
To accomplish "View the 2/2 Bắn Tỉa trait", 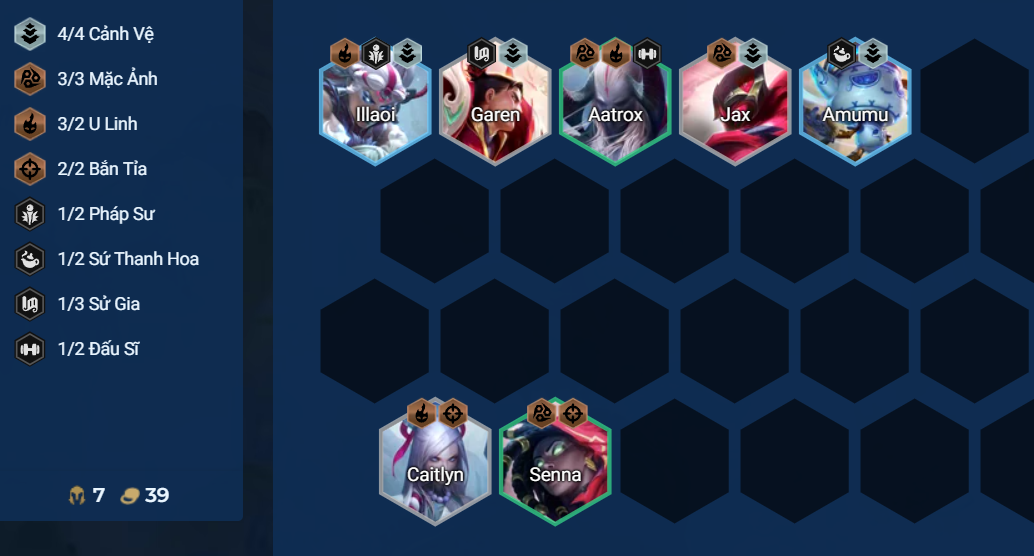I will coord(102,169).
